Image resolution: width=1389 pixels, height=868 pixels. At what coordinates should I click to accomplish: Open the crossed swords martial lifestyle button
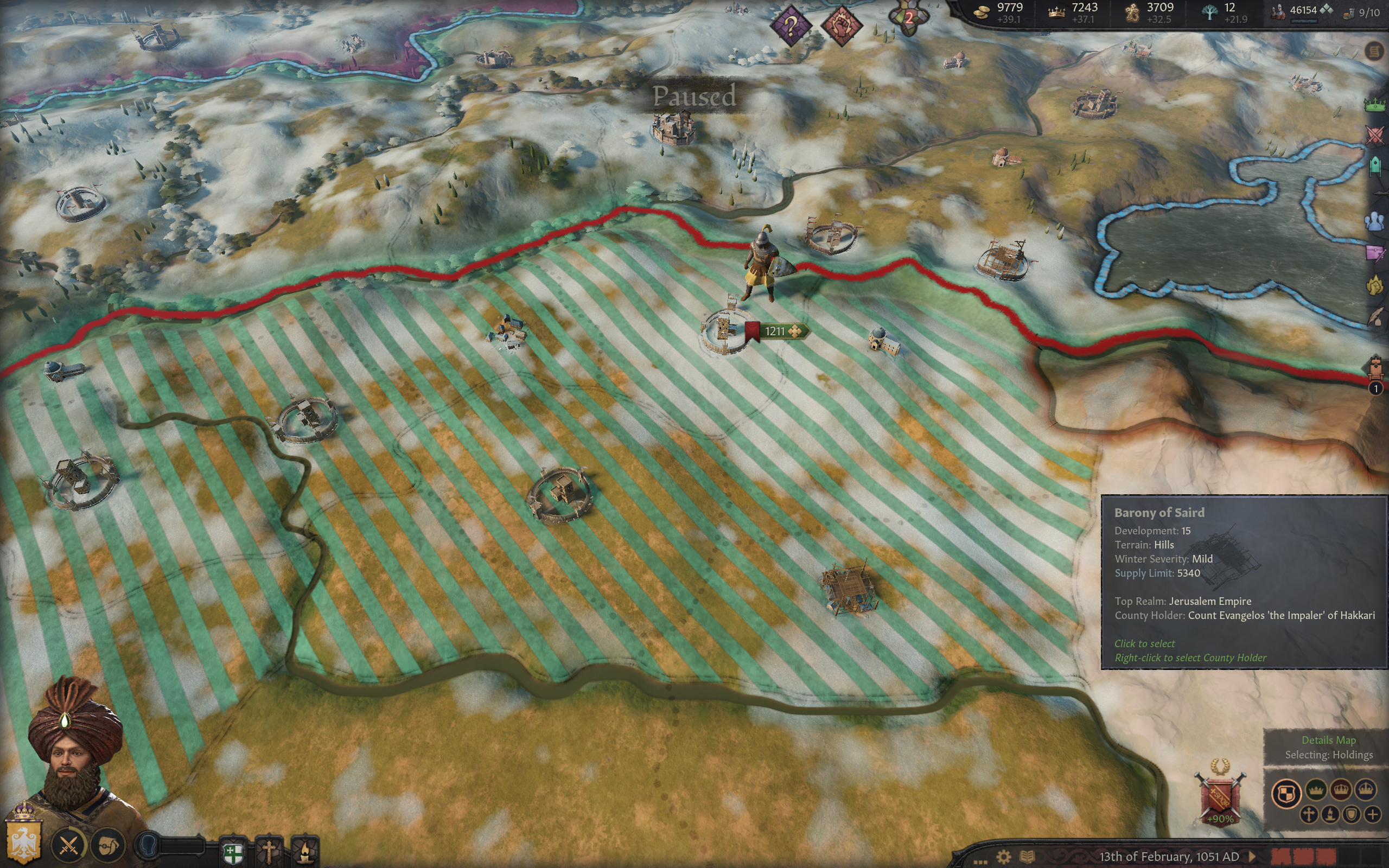[69, 845]
